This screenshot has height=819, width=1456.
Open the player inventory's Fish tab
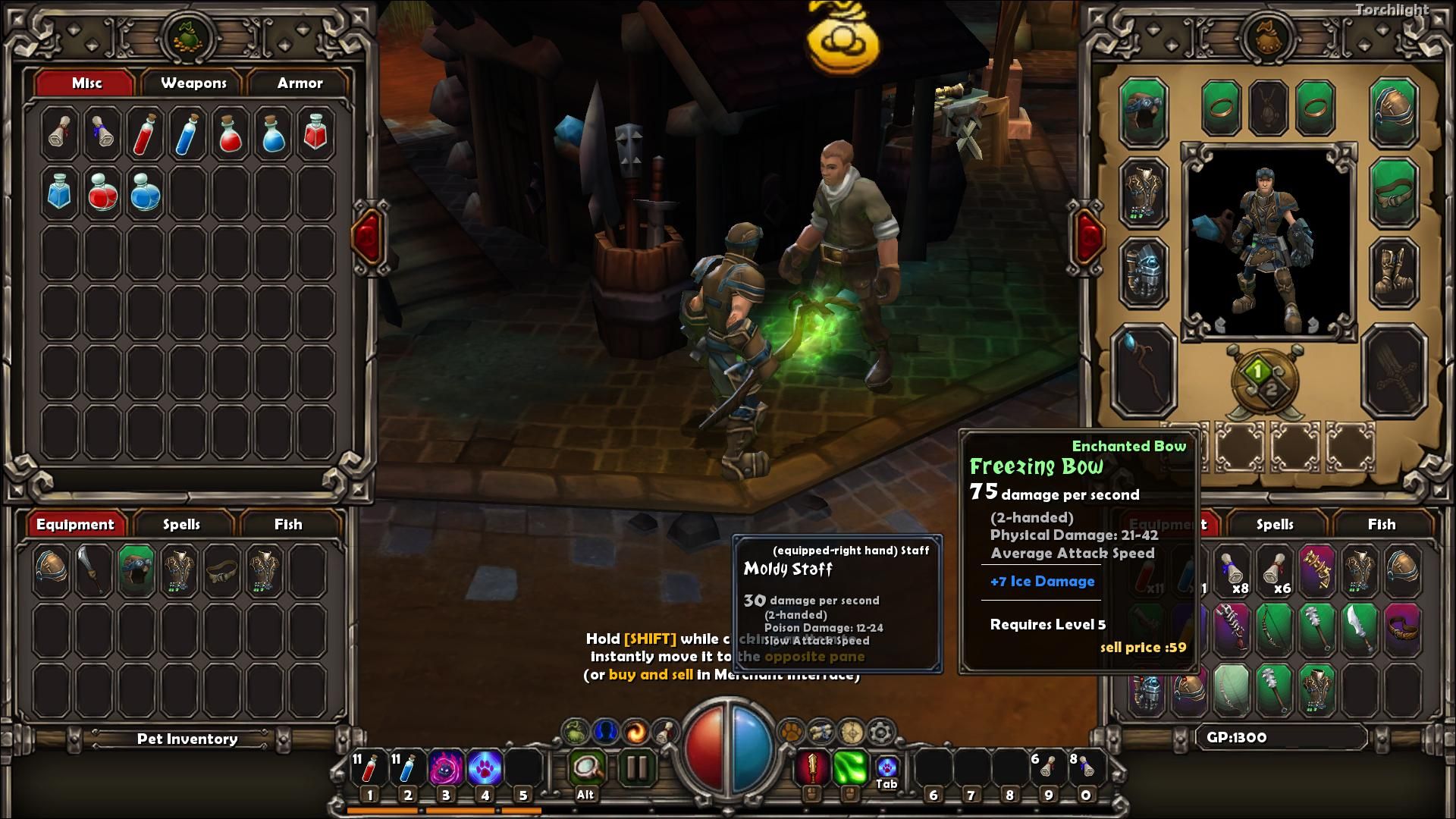coord(1381,525)
